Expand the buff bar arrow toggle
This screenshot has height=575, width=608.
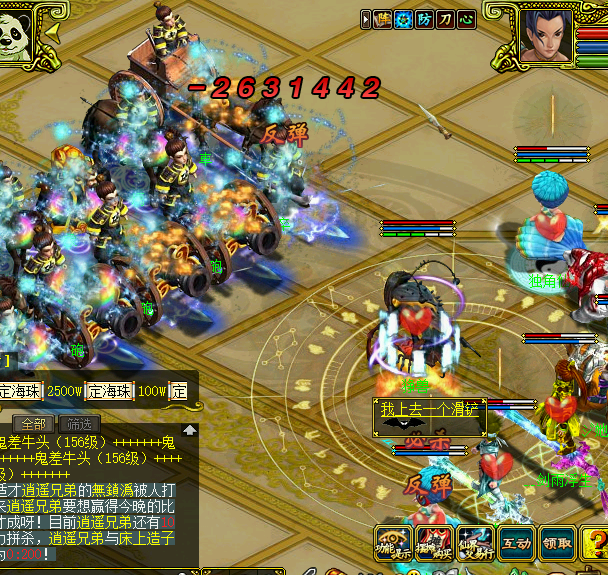coord(366,19)
